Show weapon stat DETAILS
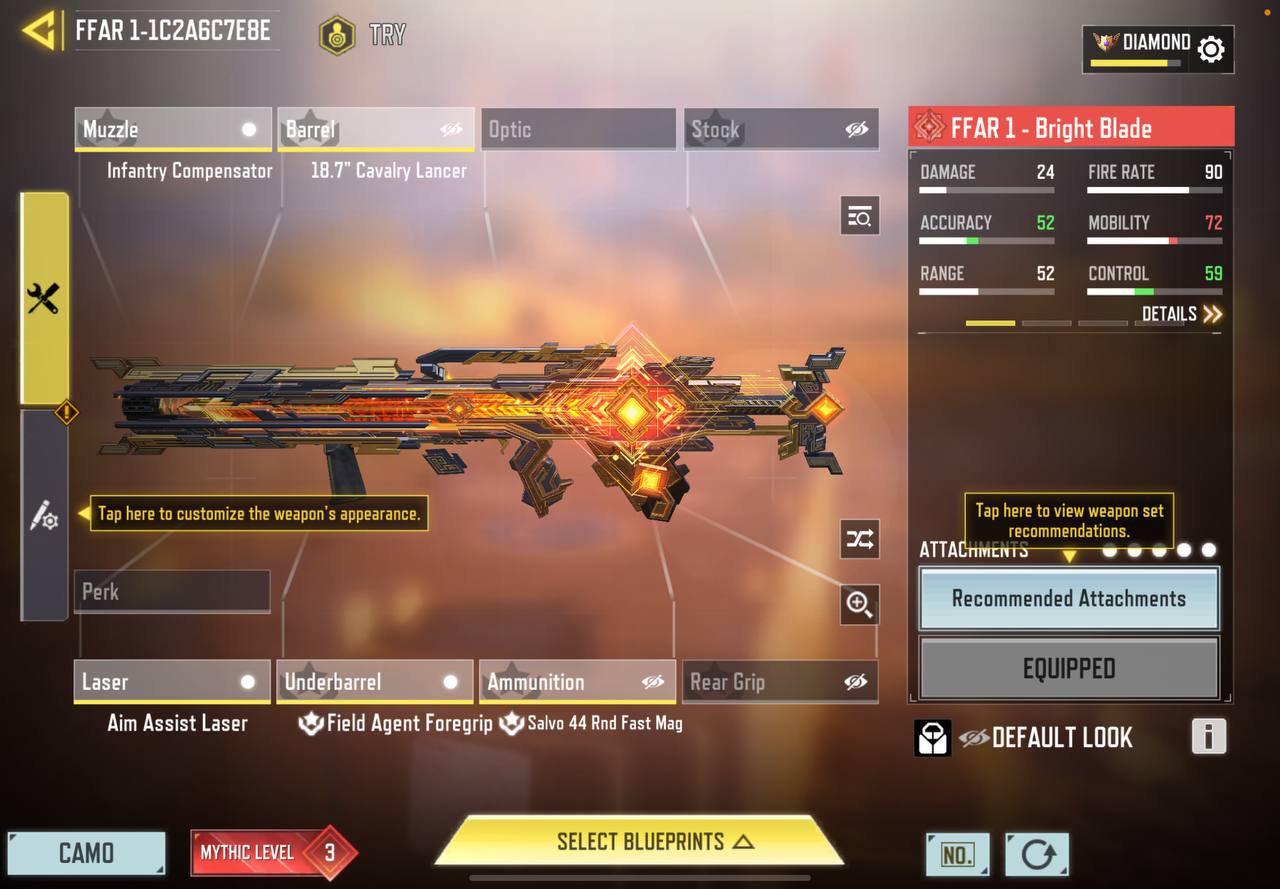 point(1182,314)
